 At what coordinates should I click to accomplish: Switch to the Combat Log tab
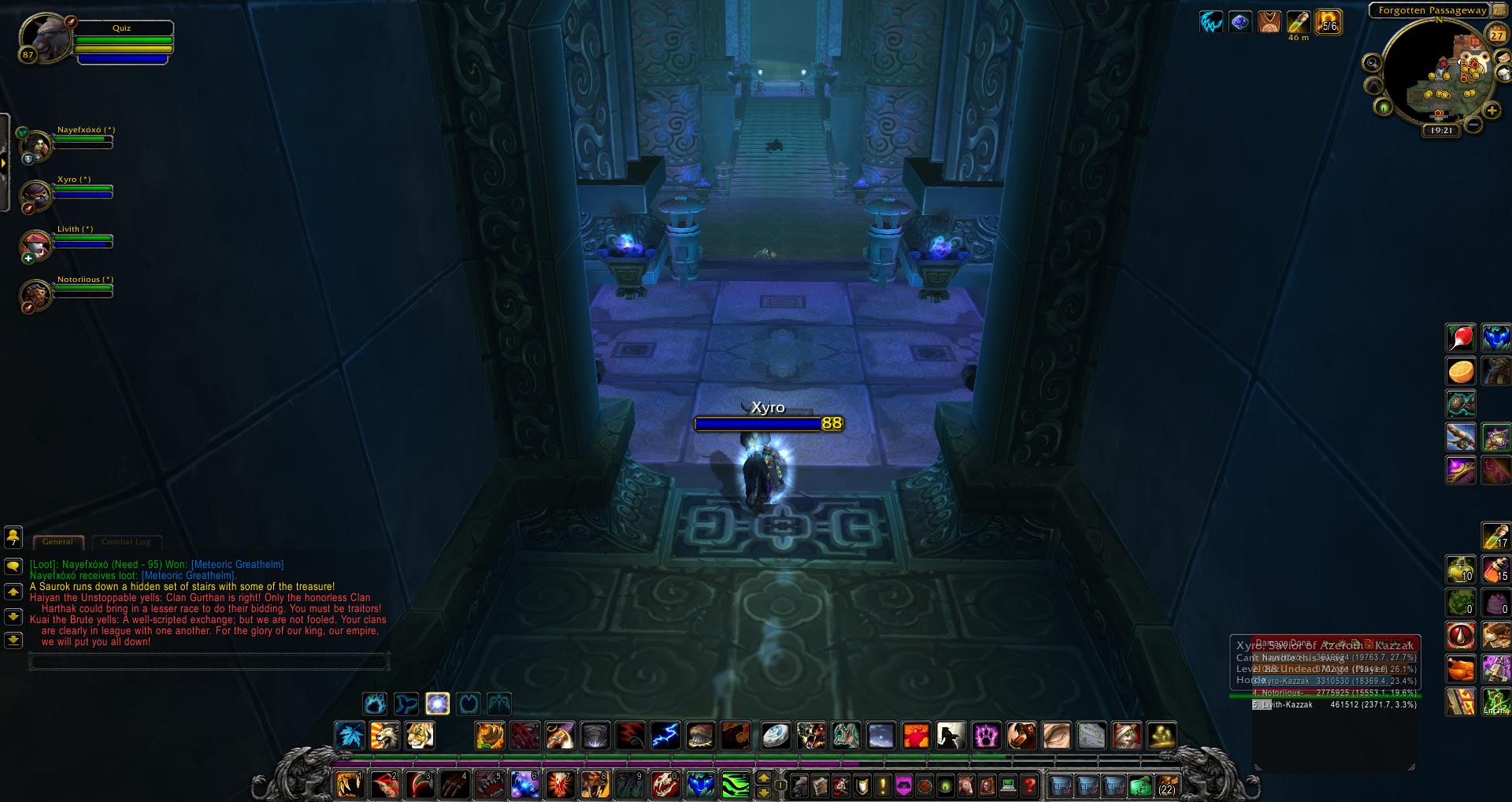click(x=127, y=542)
